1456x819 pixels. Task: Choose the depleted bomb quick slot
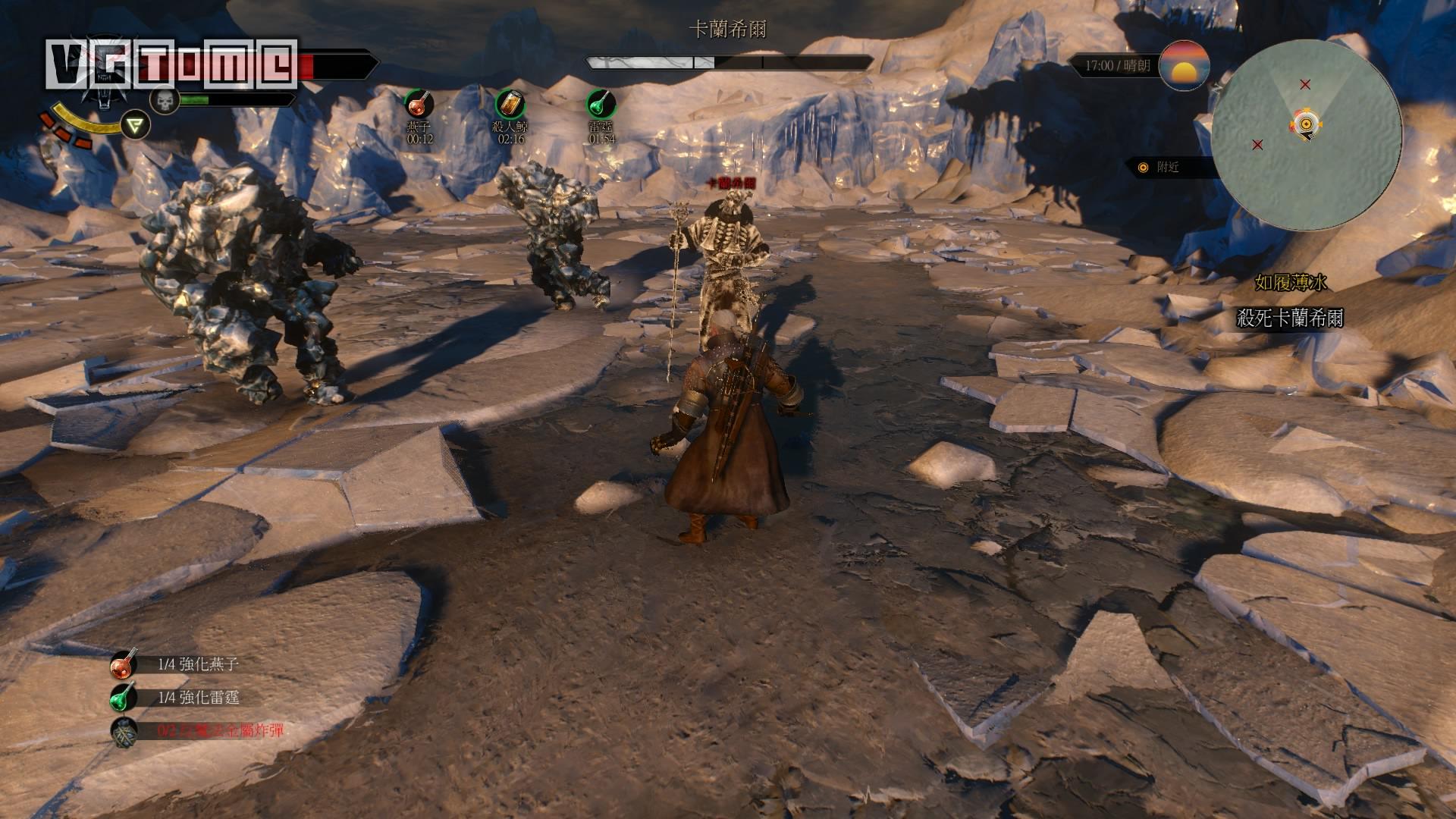tap(124, 732)
